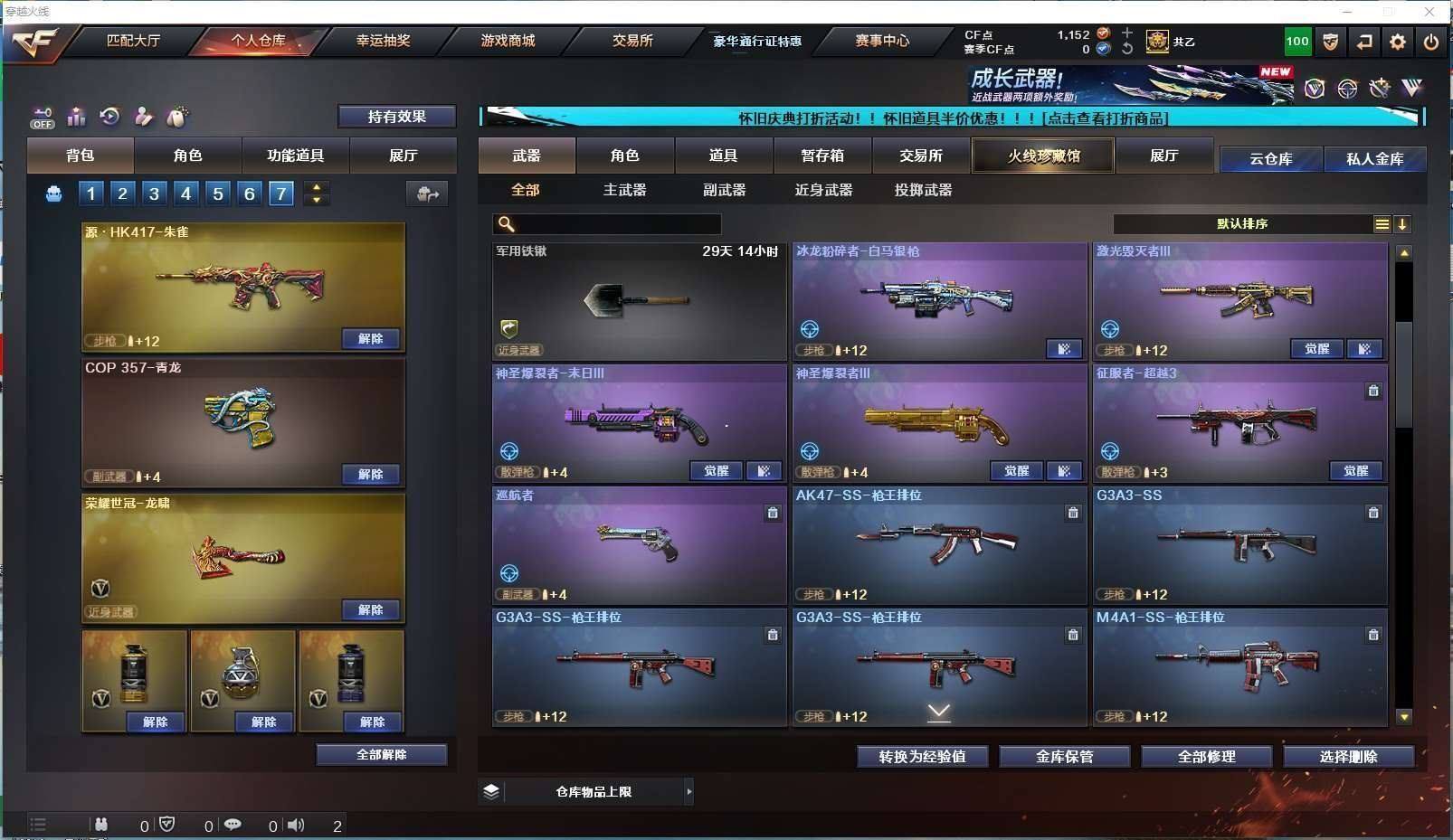Close the game window
The height and width of the screenshot is (840, 1453).
point(1429,12)
